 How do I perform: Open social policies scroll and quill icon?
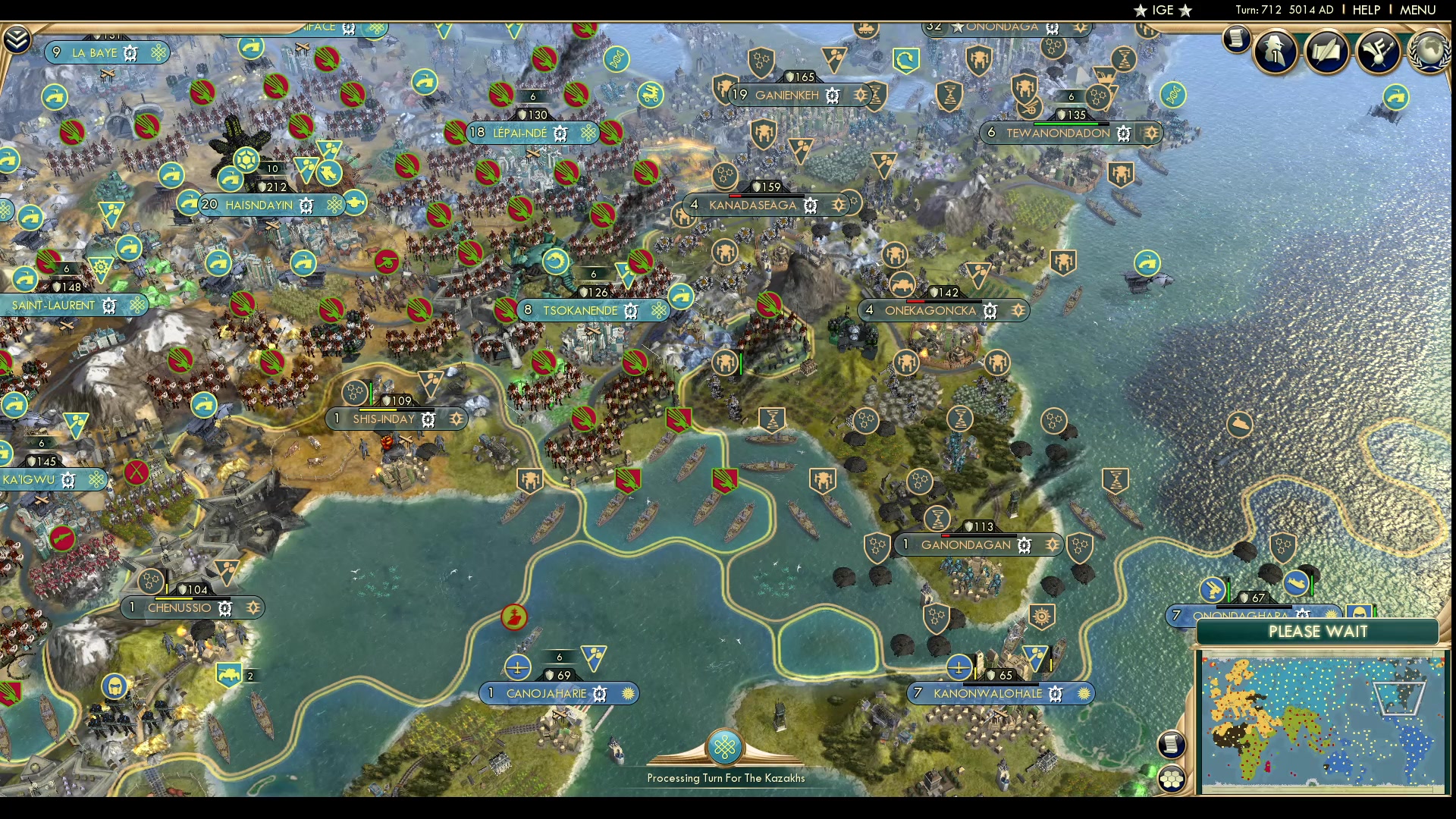coord(1326,51)
